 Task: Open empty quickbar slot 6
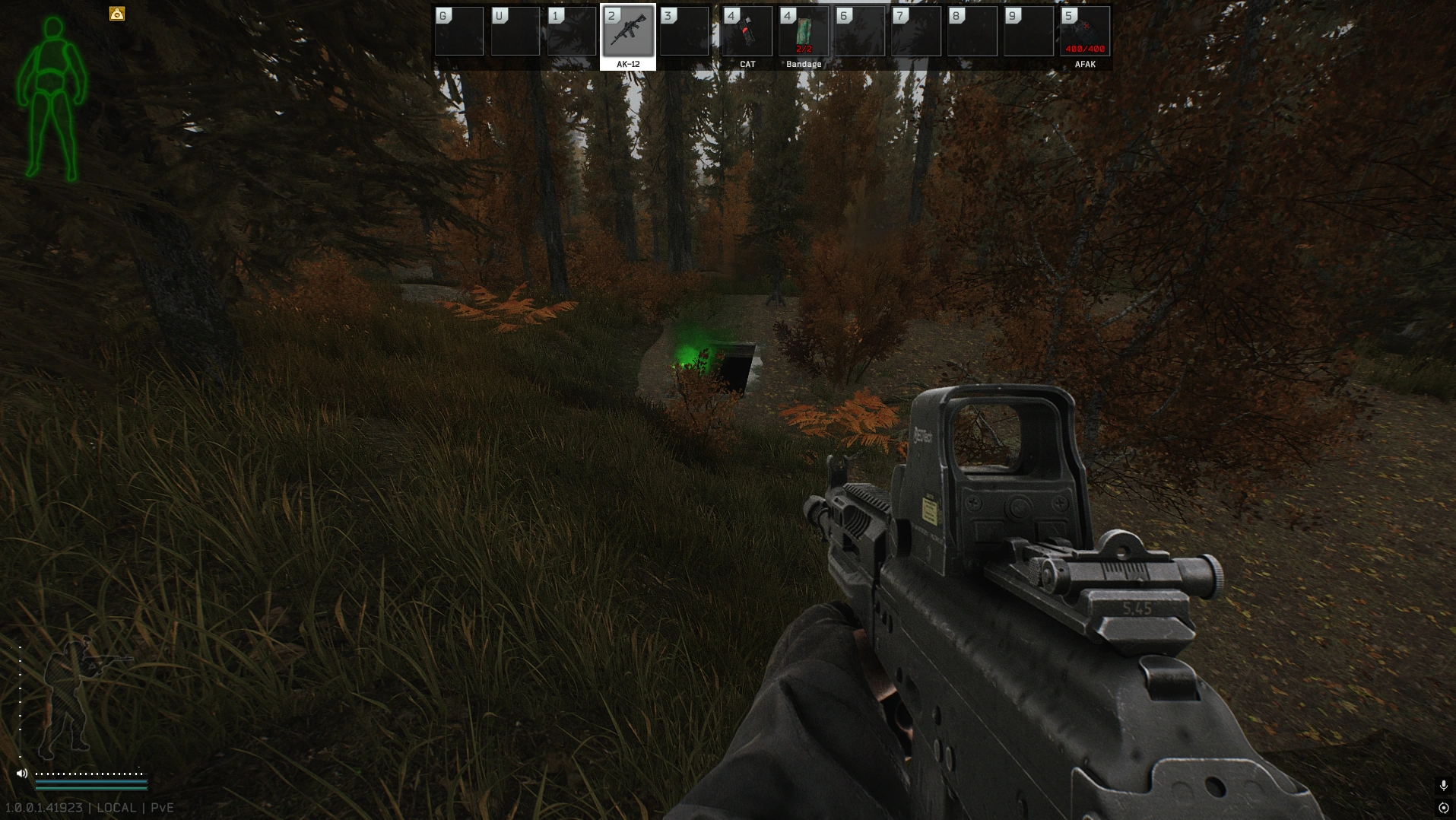(x=859, y=32)
